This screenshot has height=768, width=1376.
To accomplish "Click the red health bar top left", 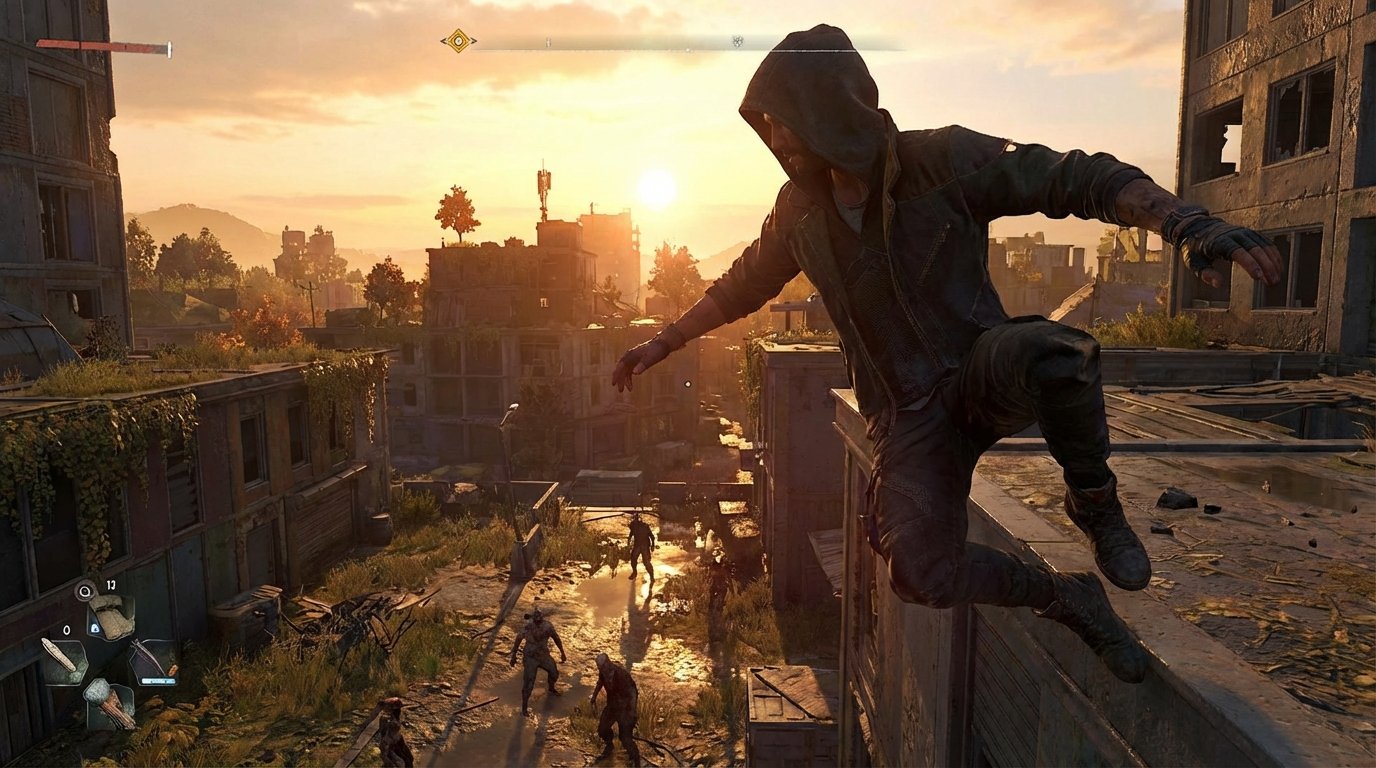I will 100,44.
